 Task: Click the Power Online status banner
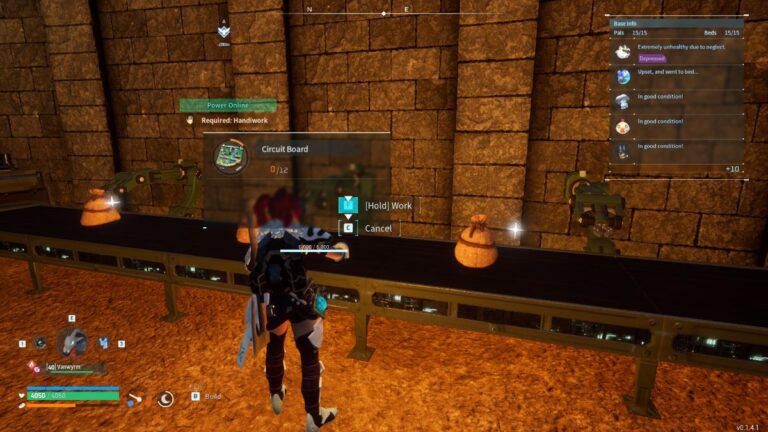(228, 105)
